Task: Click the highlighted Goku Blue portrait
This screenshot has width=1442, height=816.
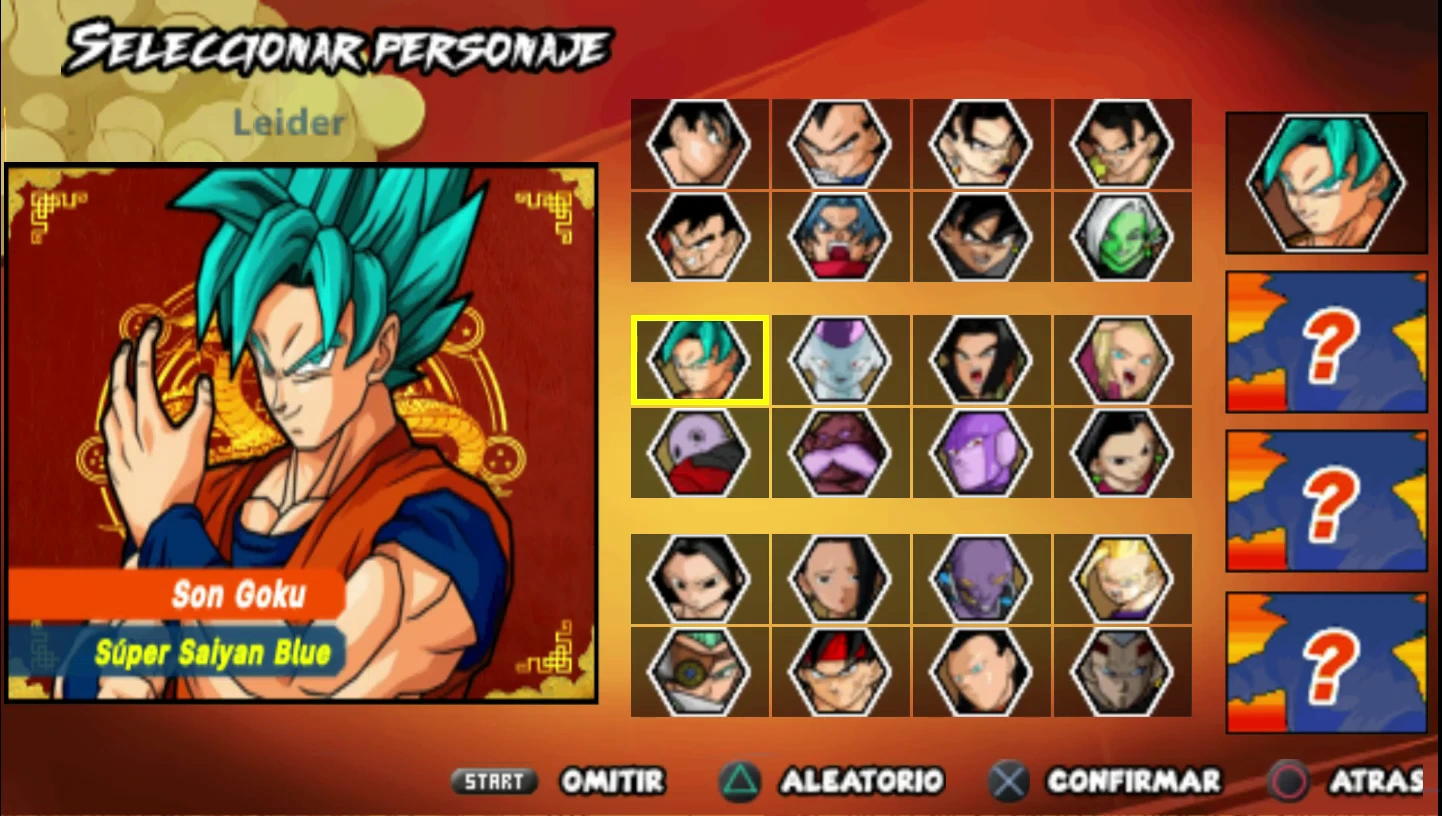Action: click(699, 359)
